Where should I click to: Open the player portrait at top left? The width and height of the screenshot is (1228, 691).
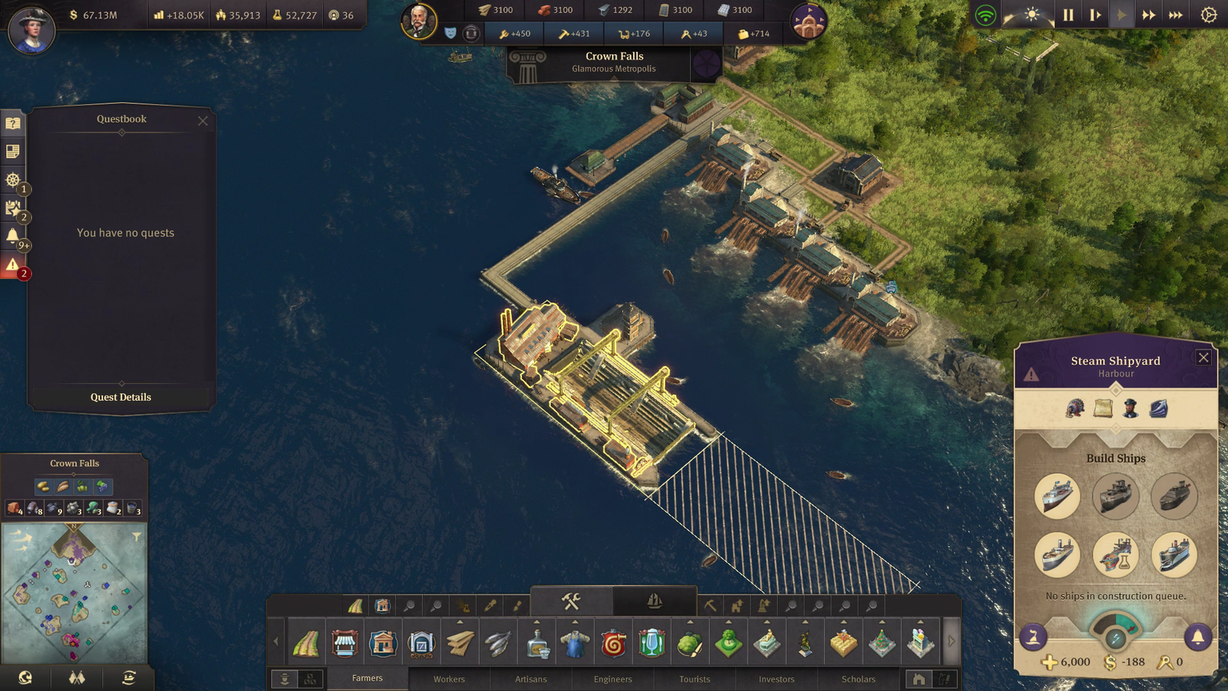31,28
